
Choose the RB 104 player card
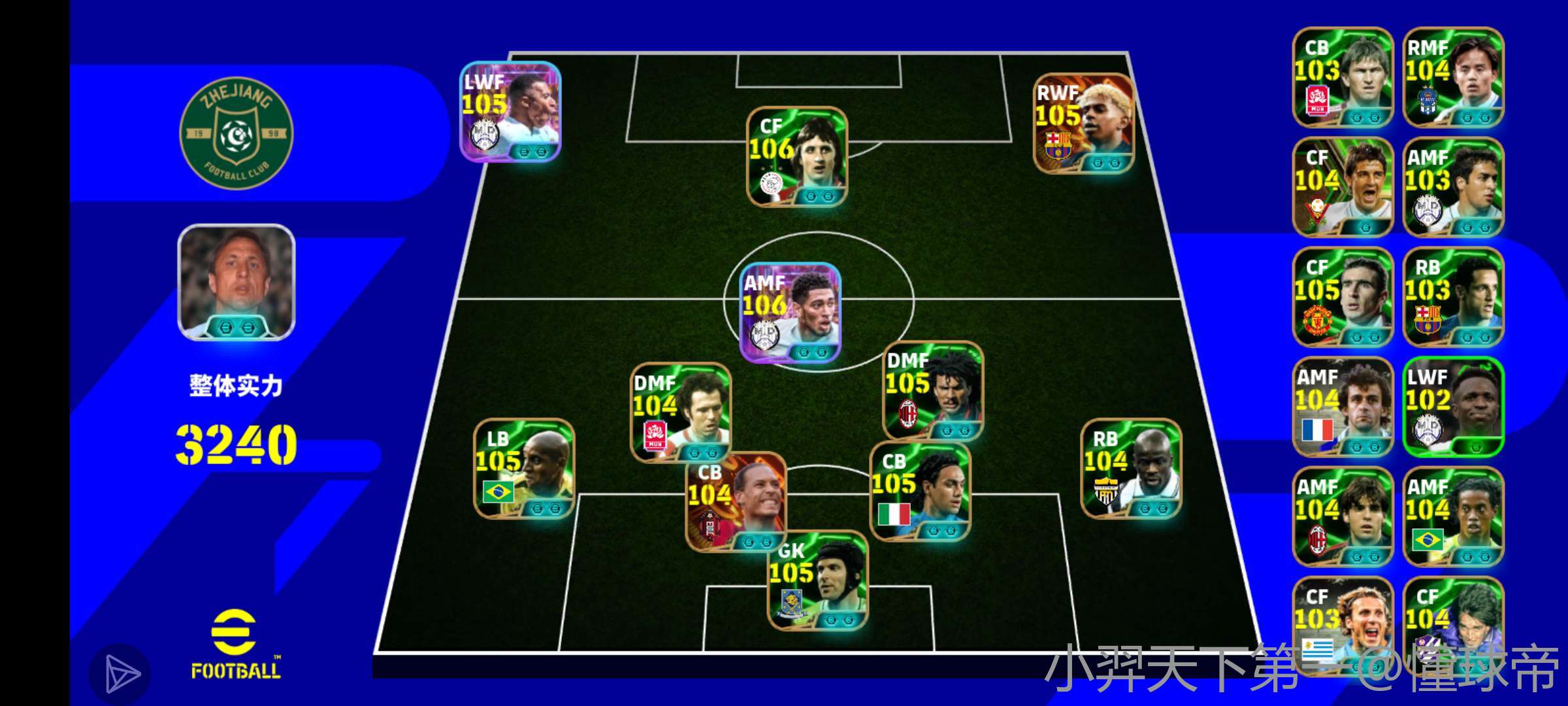(1132, 469)
